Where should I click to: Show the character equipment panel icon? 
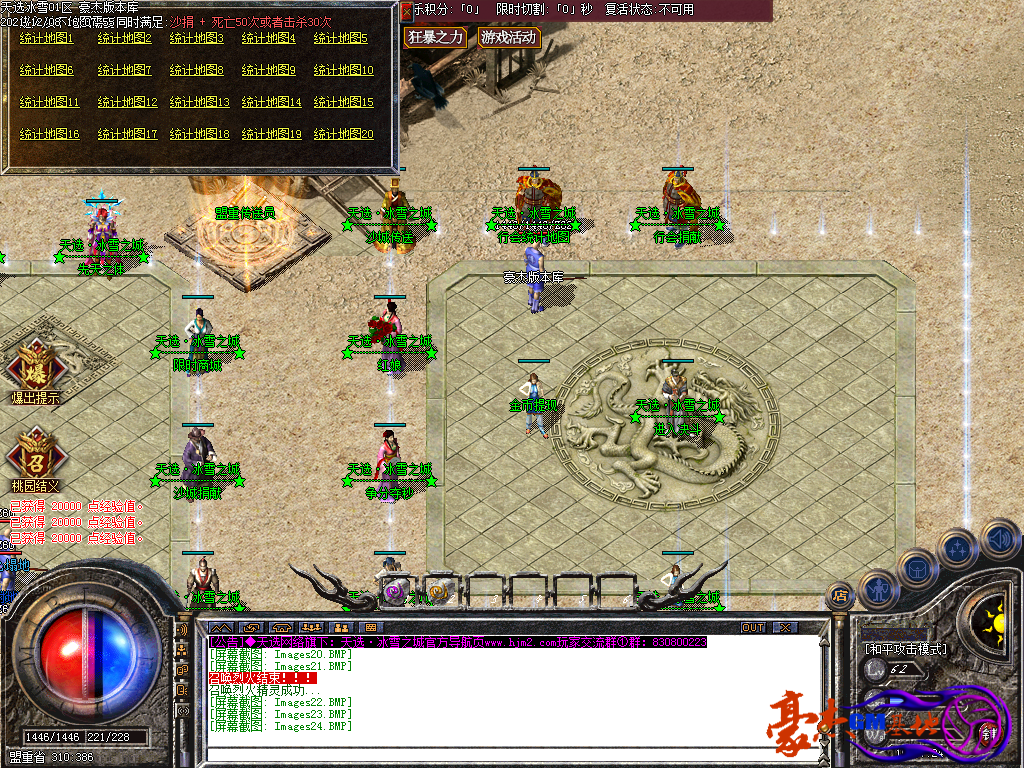877,590
